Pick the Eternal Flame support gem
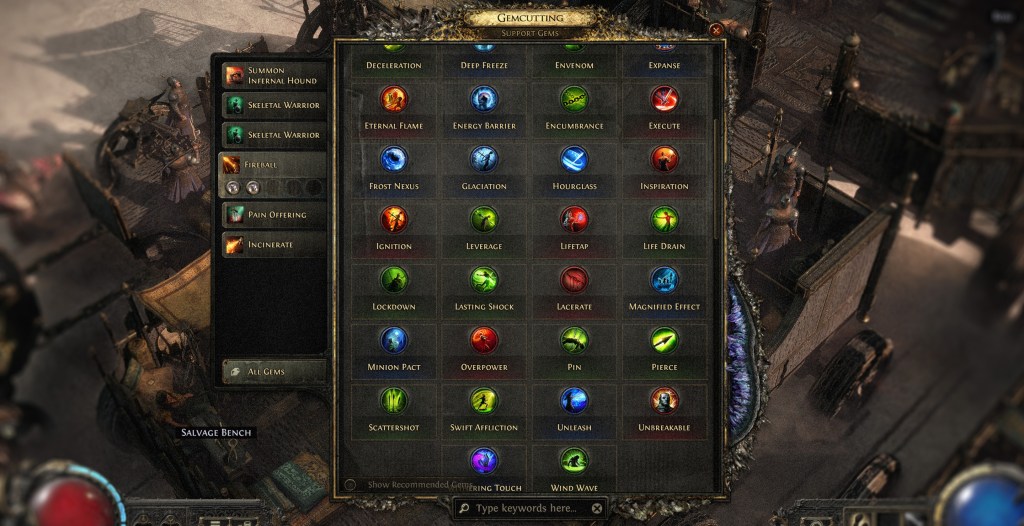The width and height of the screenshot is (1024, 526). 393,99
